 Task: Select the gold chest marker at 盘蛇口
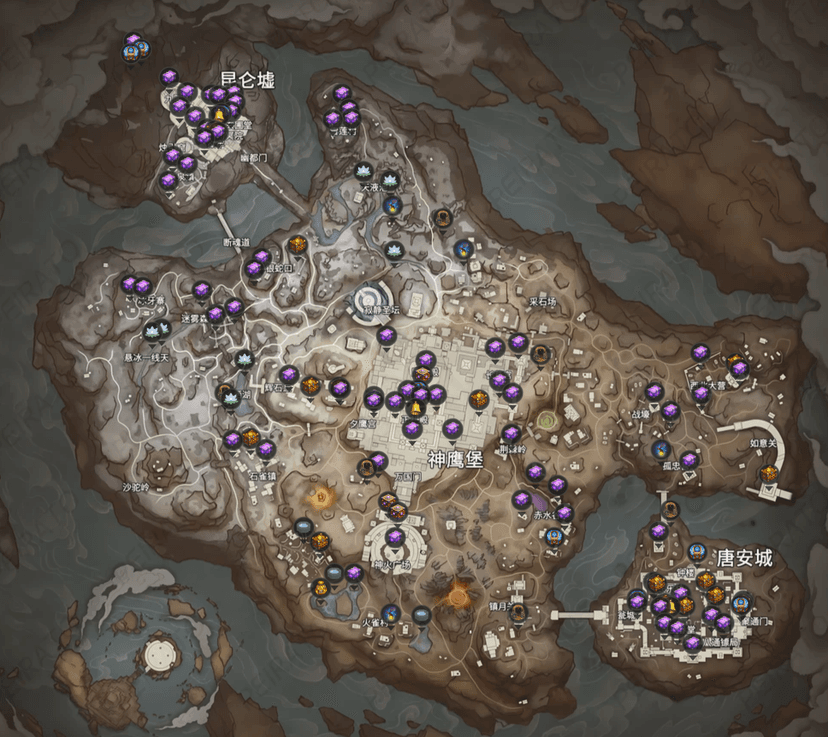coord(297,244)
